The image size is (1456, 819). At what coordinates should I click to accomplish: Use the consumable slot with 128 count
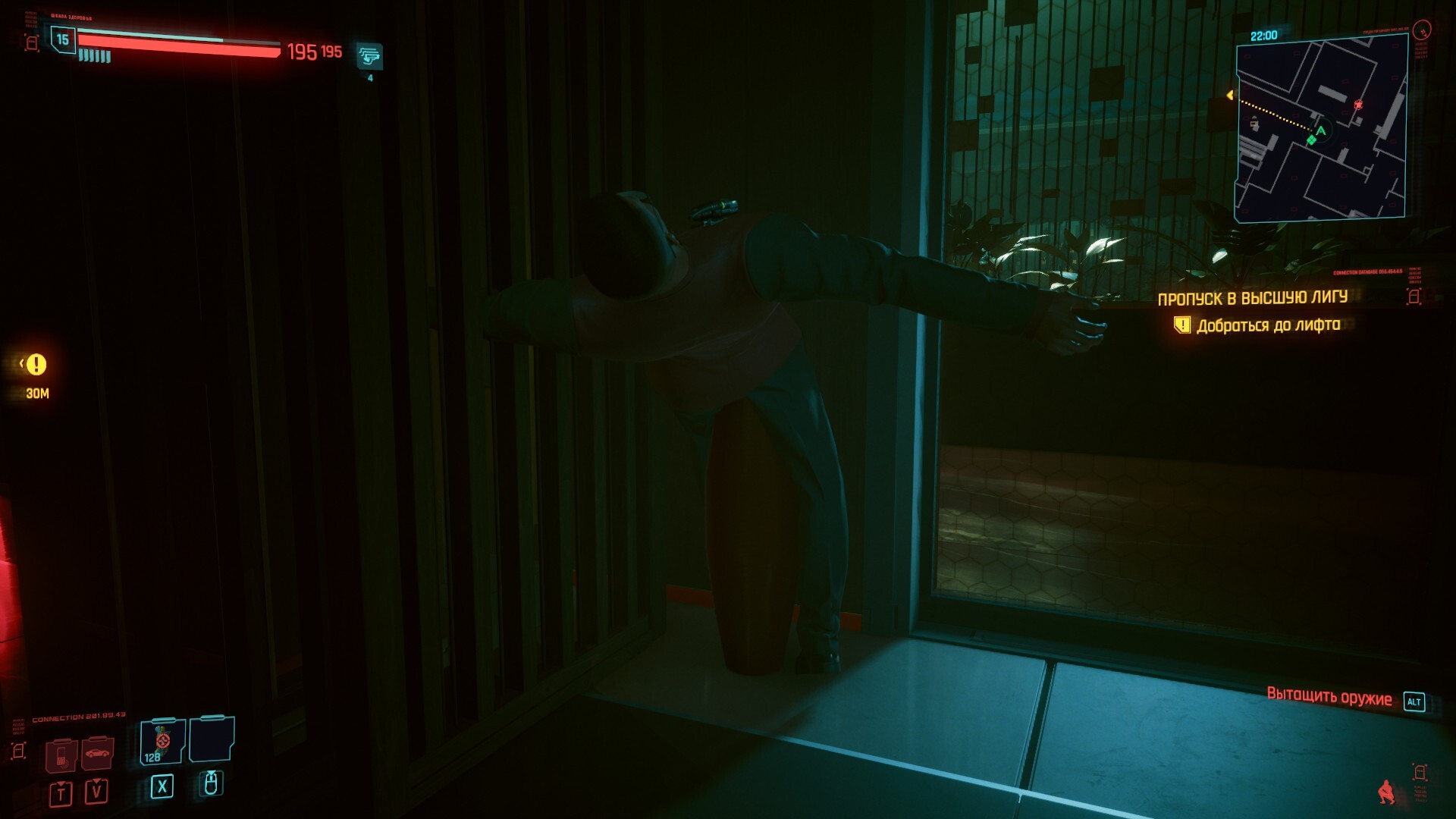tap(162, 741)
